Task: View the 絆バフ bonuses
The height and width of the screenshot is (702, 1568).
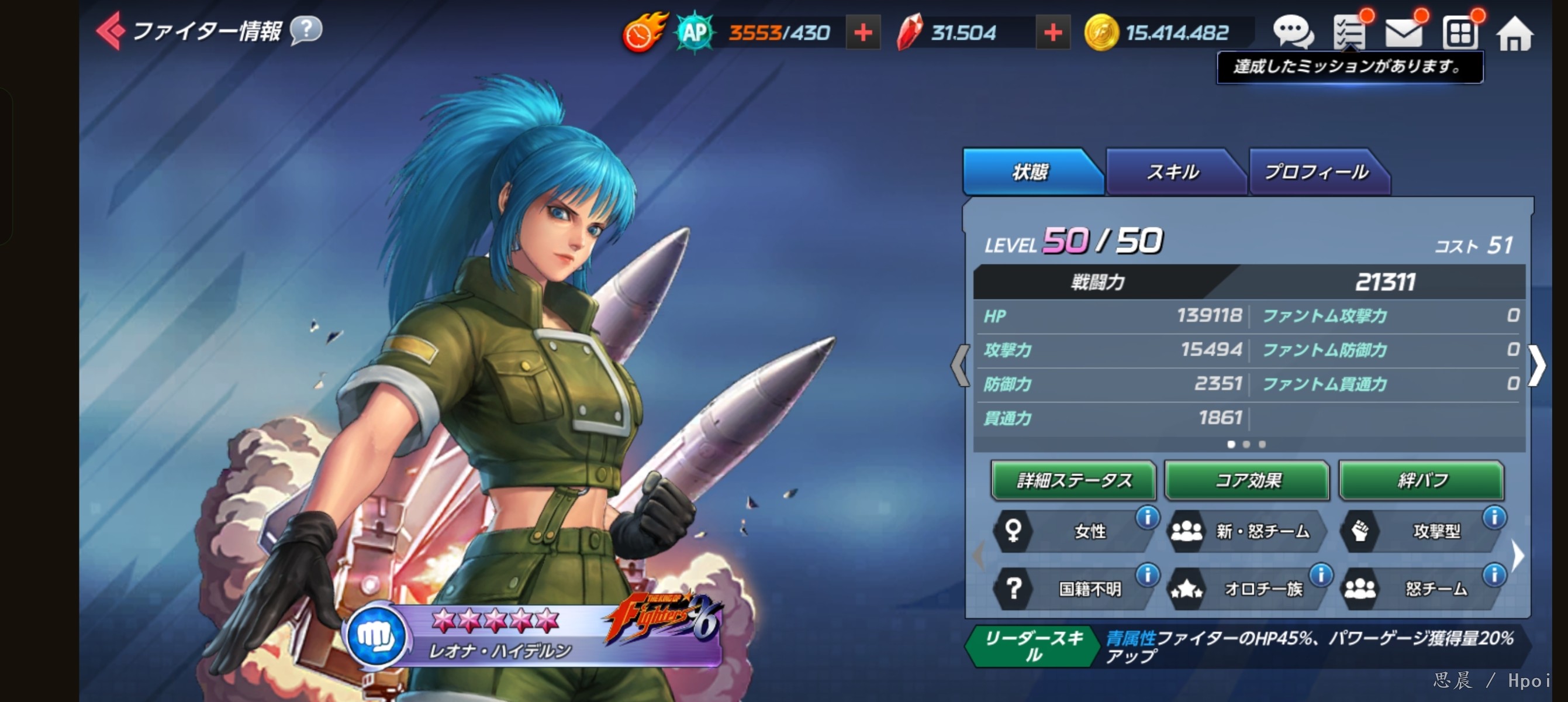Action: (x=1421, y=480)
